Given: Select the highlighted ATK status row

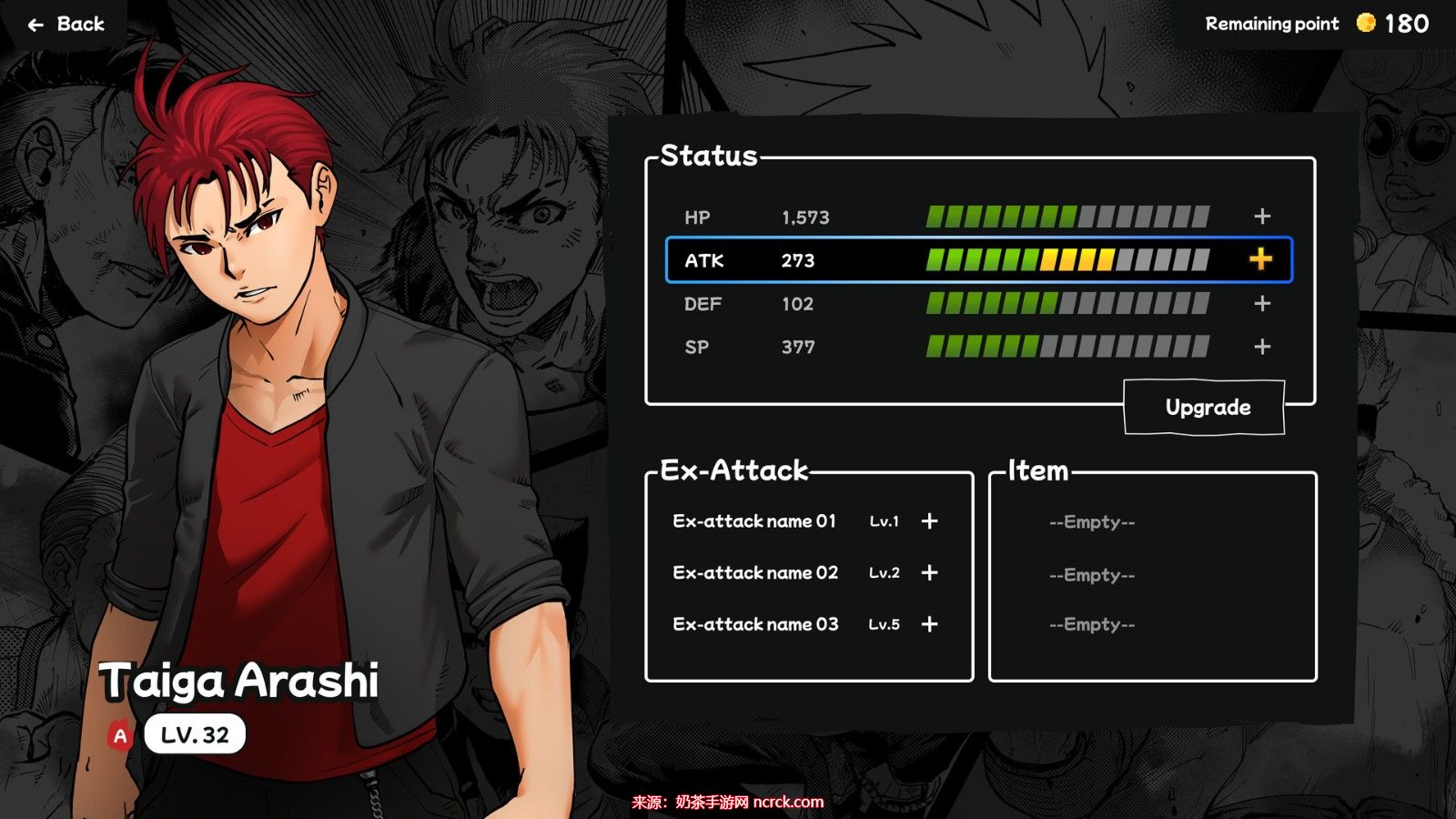Looking at the screenshot, I should (910, 260).
